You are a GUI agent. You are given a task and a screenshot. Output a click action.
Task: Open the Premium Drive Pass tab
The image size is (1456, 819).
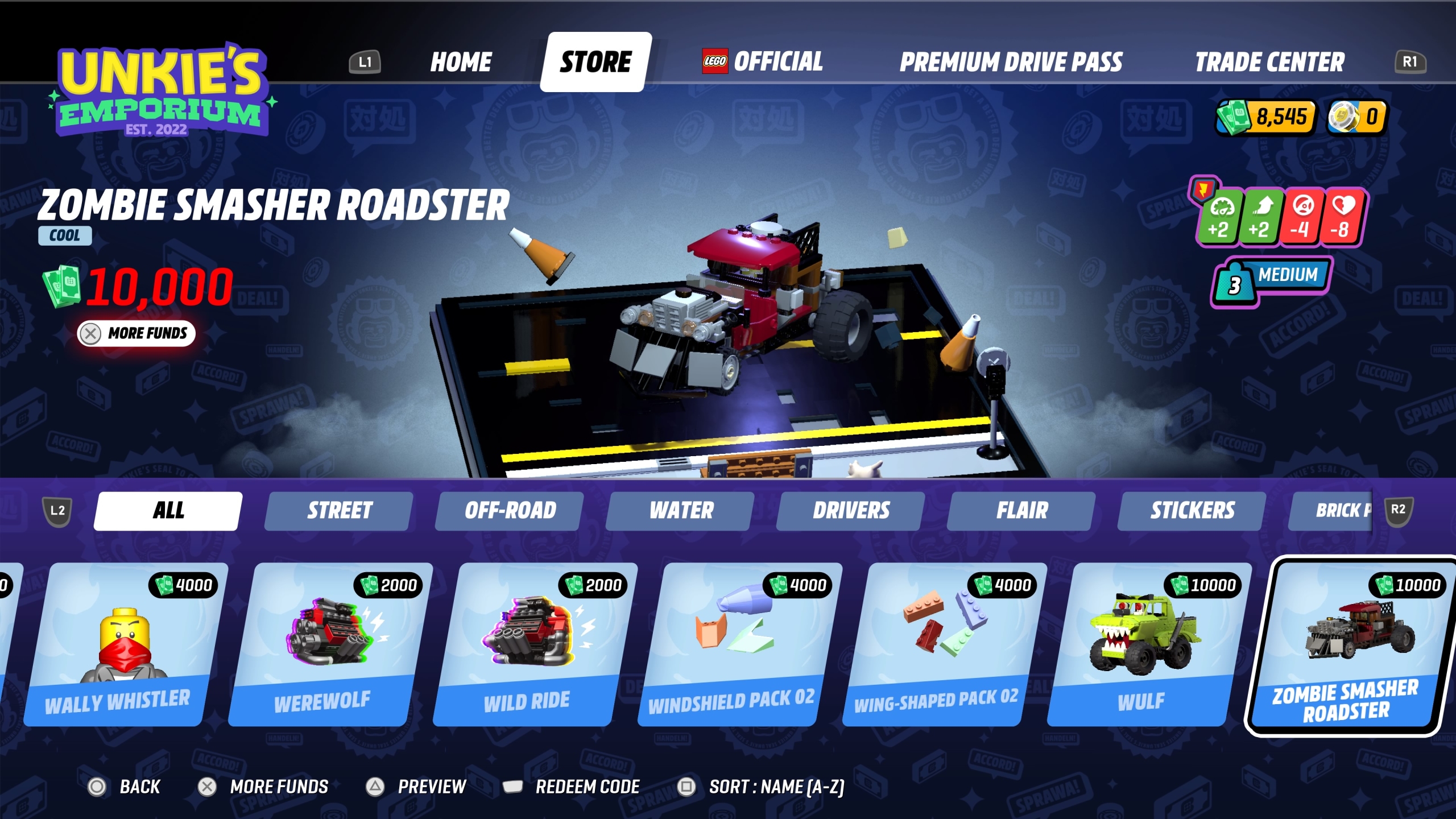tap(1011, 63)
